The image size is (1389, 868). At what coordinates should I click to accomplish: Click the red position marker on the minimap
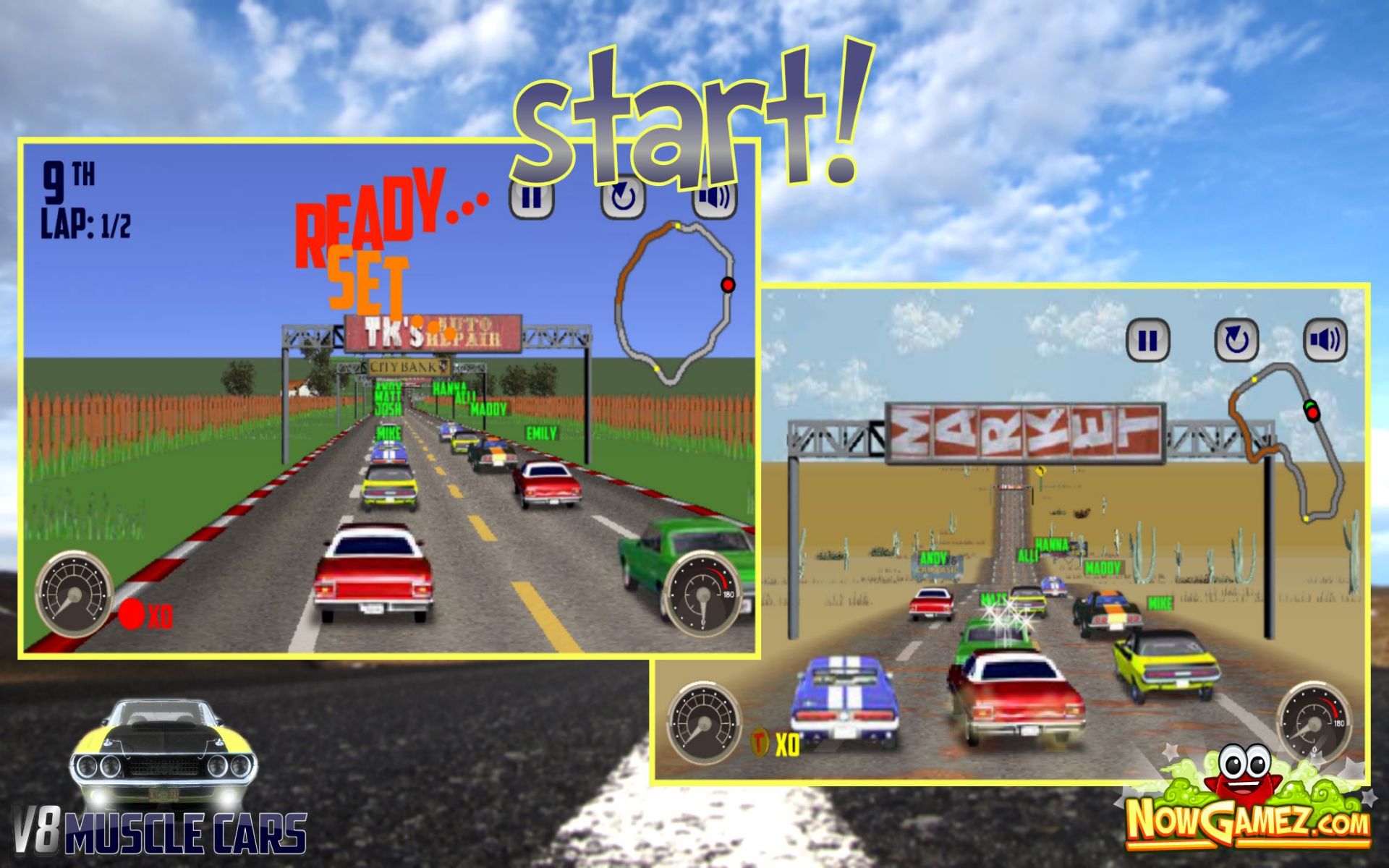727,286
